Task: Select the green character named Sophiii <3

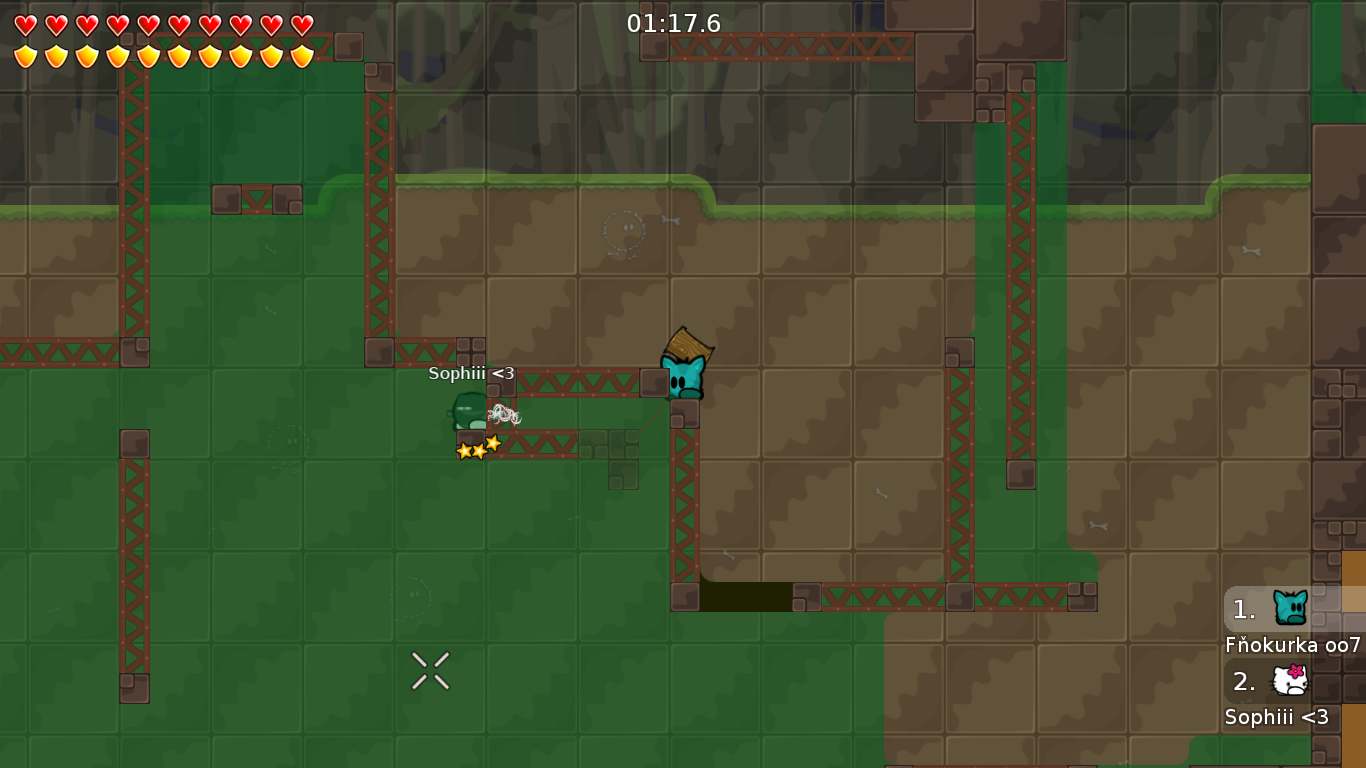Action: [x=466, y=413]
